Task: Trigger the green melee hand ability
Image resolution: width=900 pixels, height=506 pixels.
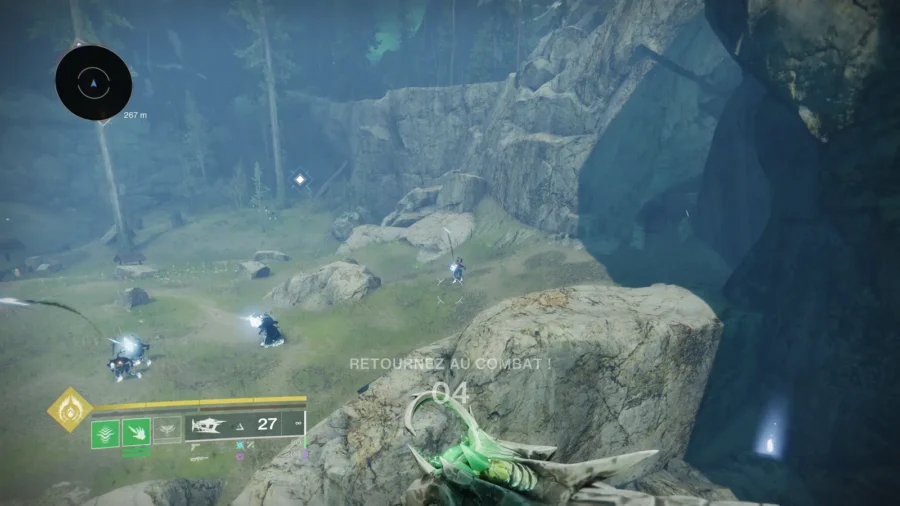Action: click(x=136, y=432)
